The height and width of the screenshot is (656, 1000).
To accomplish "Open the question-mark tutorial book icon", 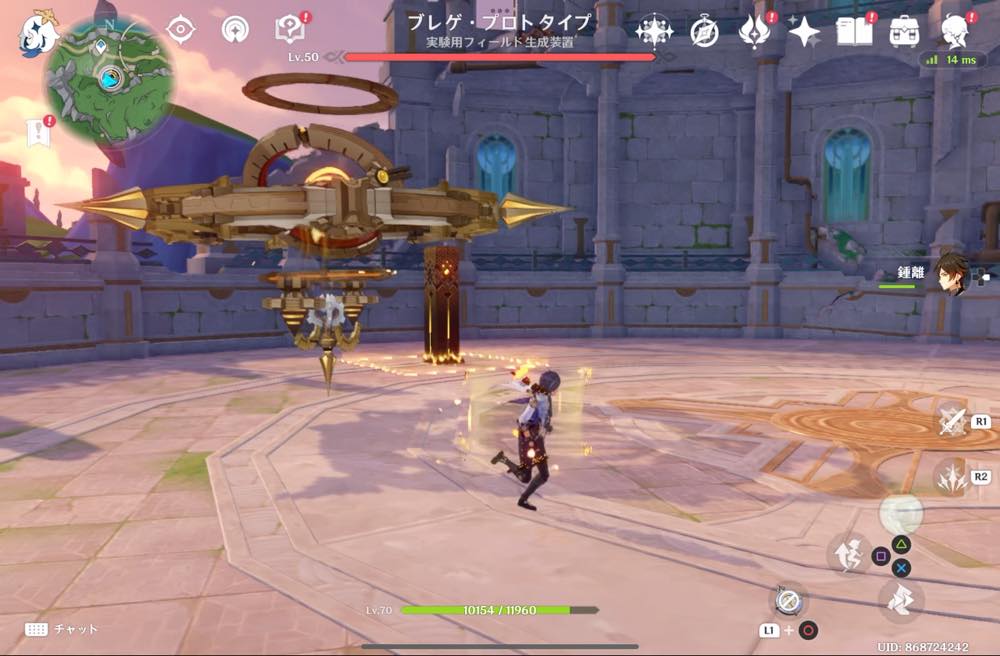I will click(291, 30).
